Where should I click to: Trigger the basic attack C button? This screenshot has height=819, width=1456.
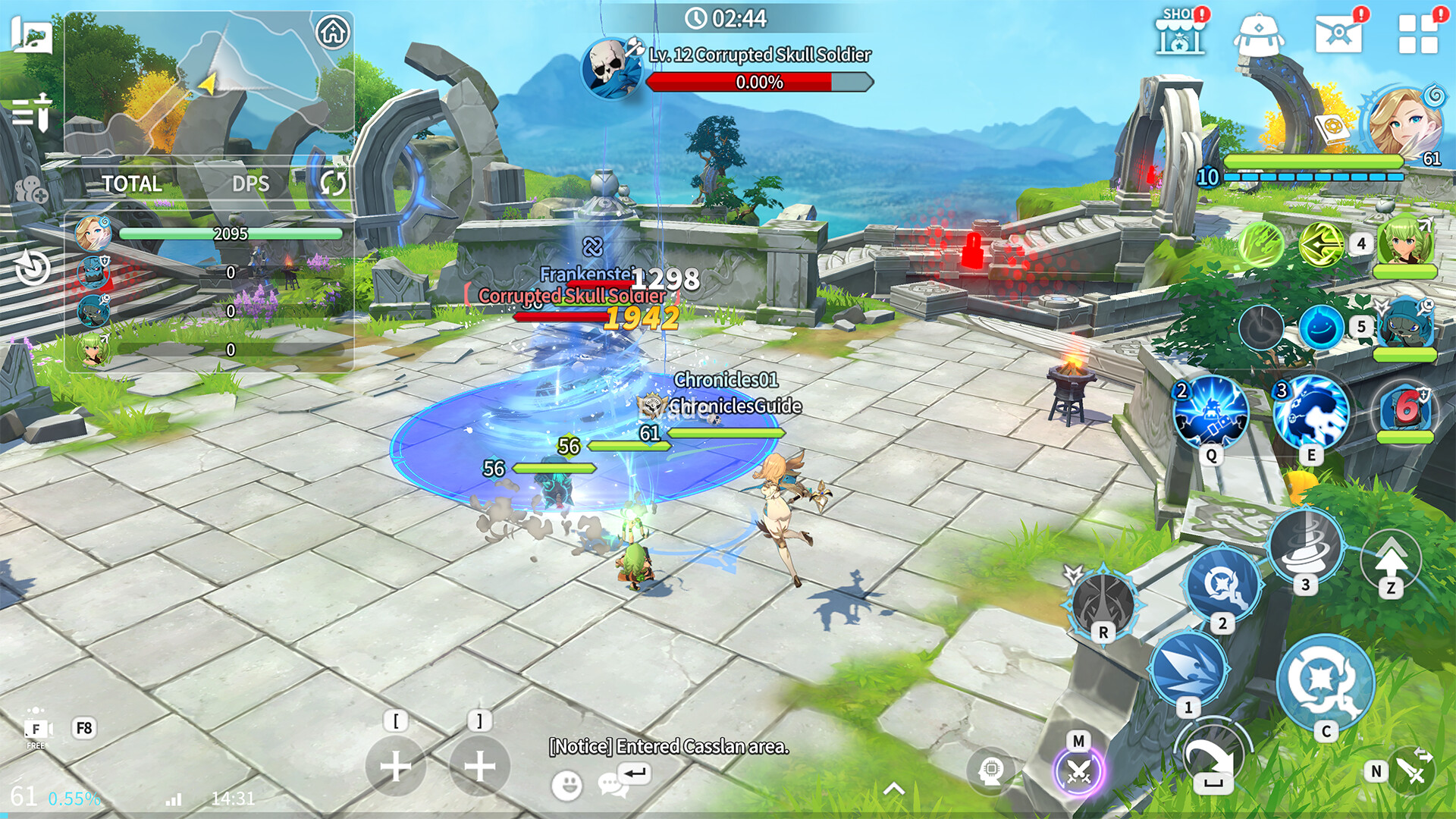[x=1325, y=682]
